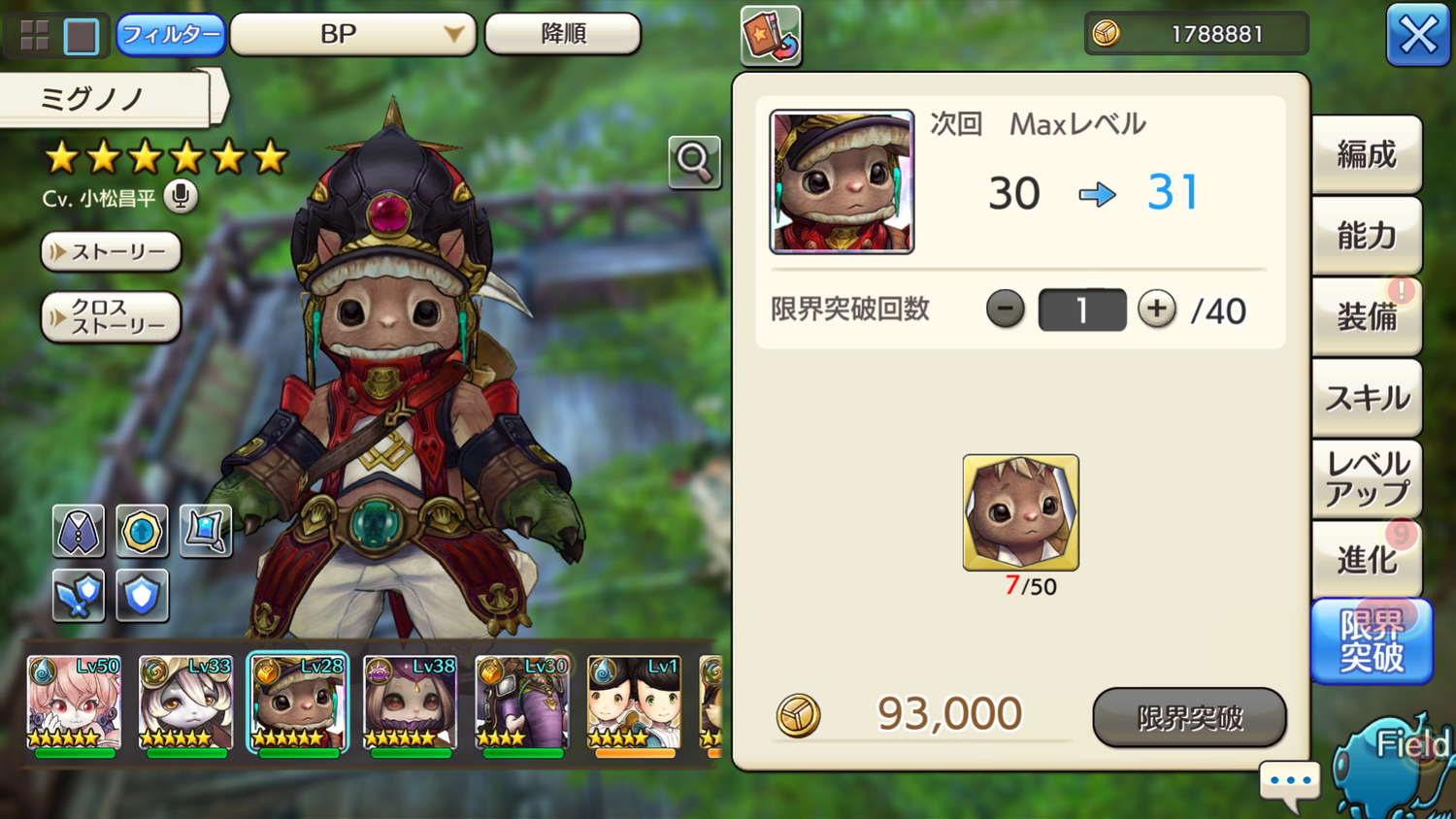1456x819 pixels.
Task: Open the 編成 formation tab
Action: point(1367,155)
